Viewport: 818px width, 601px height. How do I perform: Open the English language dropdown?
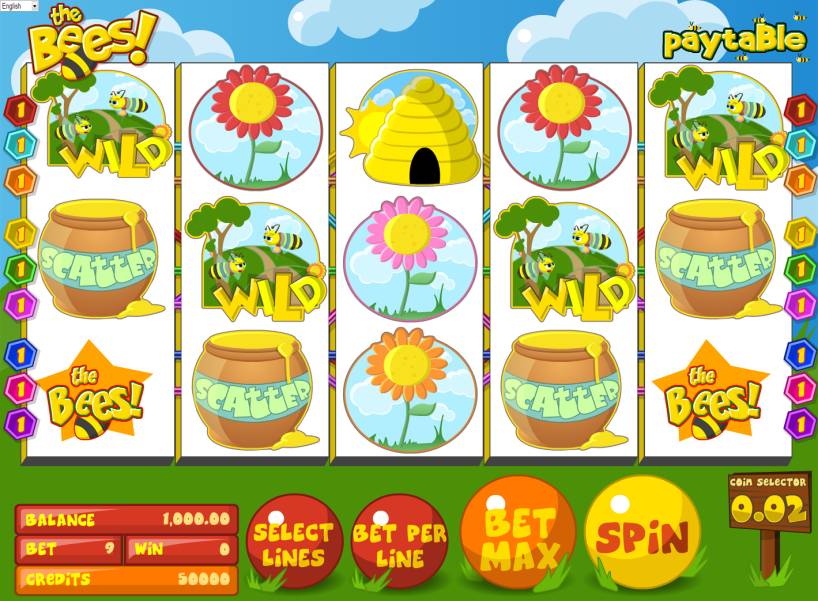(19, 6)
